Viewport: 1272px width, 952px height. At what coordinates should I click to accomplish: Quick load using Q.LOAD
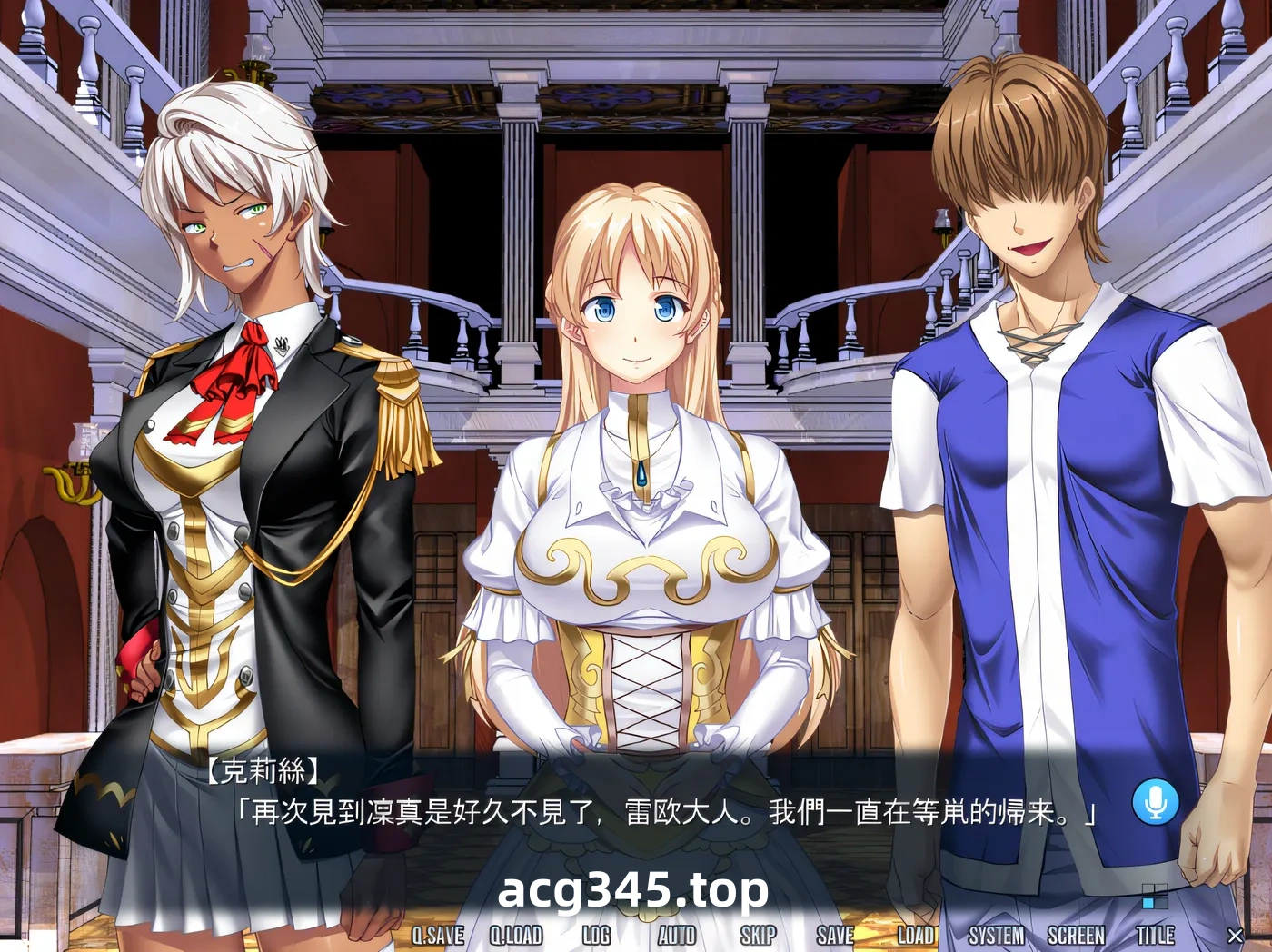point(517,935)
